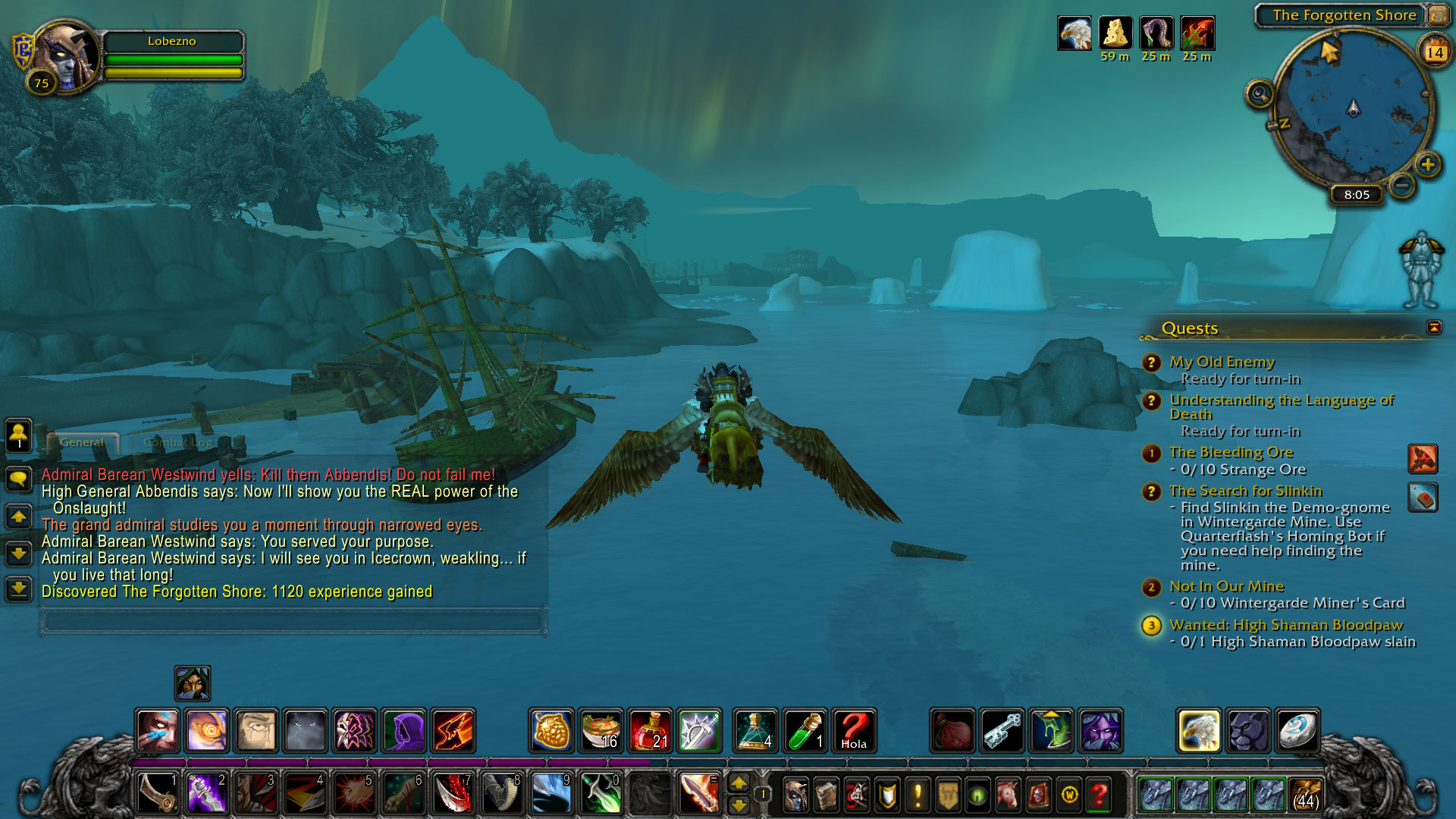Open the red question mark help button
The height and width of the screenshot is (819, 1456).
coord(1099,795)
